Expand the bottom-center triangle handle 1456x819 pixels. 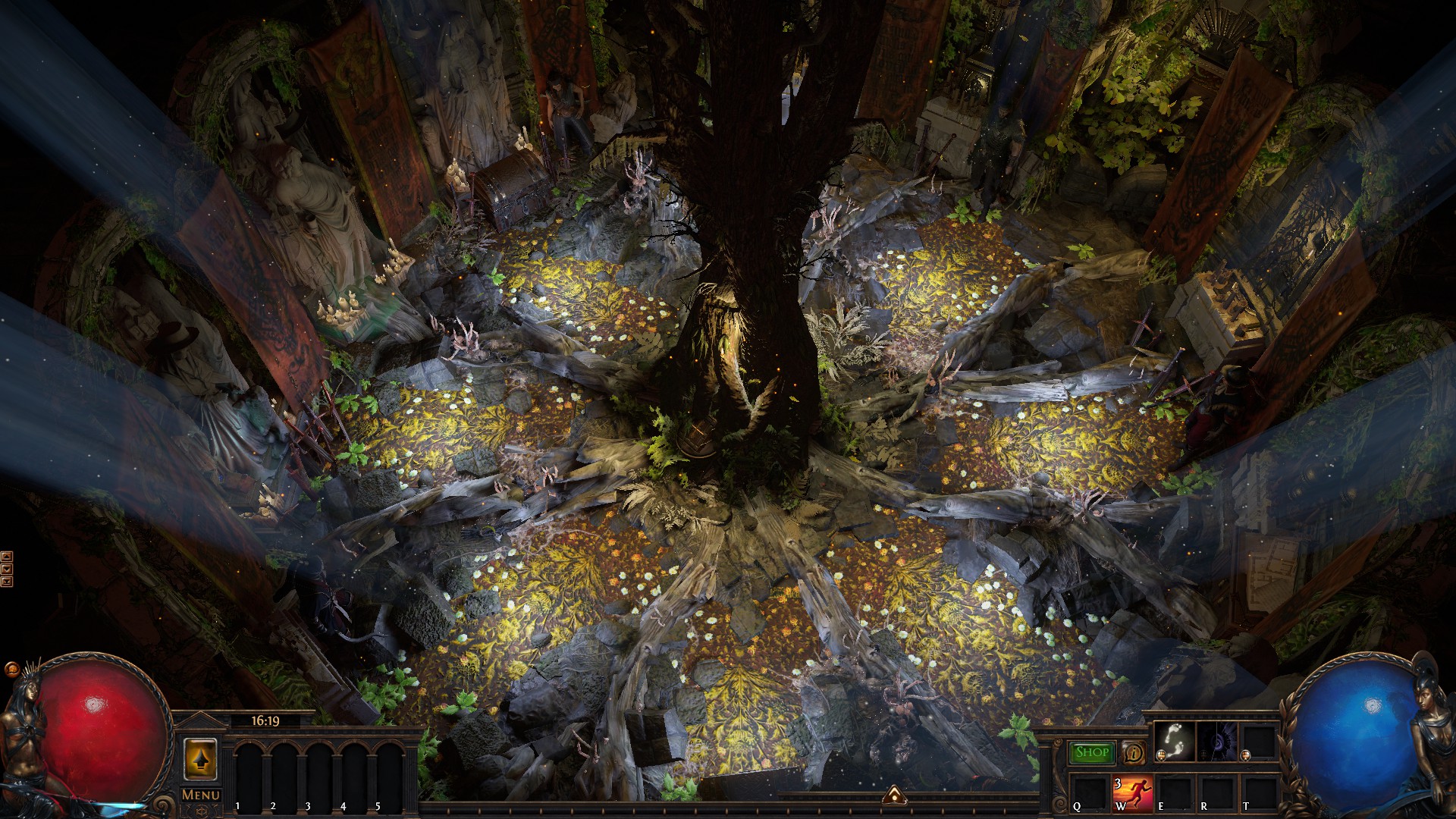click(893, 795)
